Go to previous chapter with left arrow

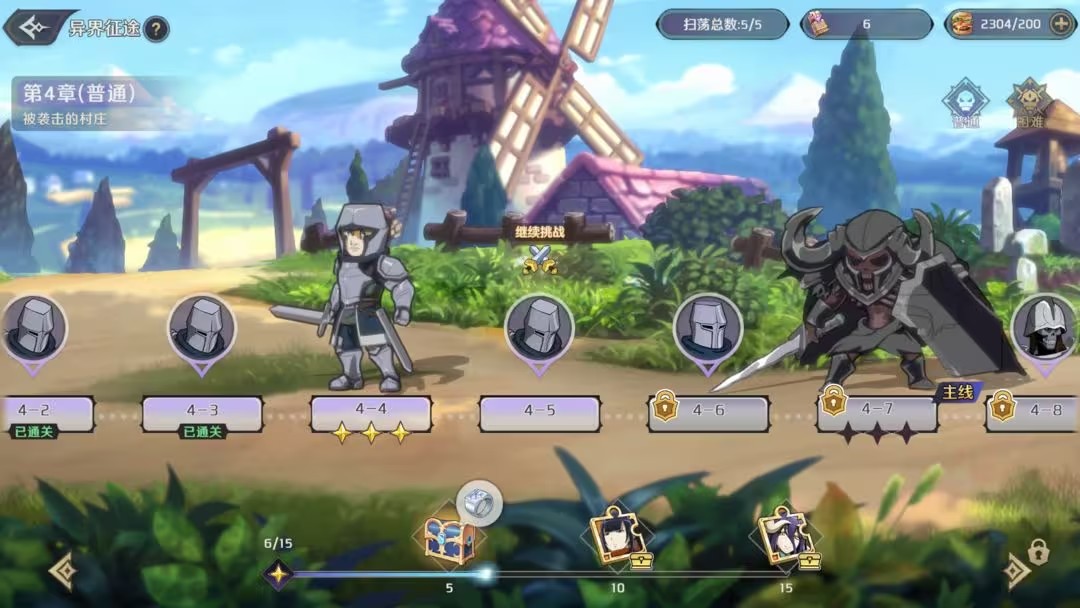click(x=63, y=570)
